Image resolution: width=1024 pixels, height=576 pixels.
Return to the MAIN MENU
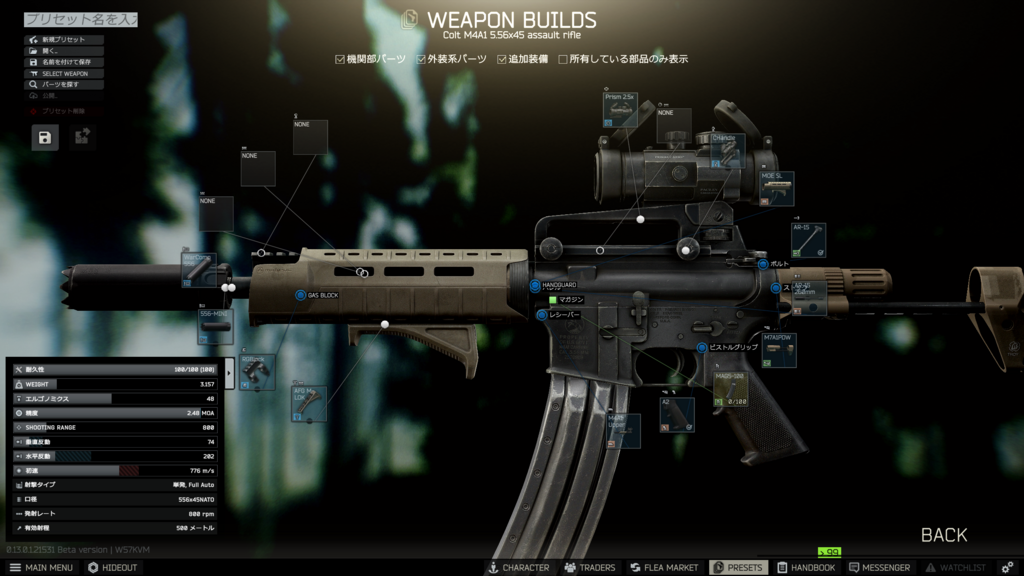tap(40, 567)
